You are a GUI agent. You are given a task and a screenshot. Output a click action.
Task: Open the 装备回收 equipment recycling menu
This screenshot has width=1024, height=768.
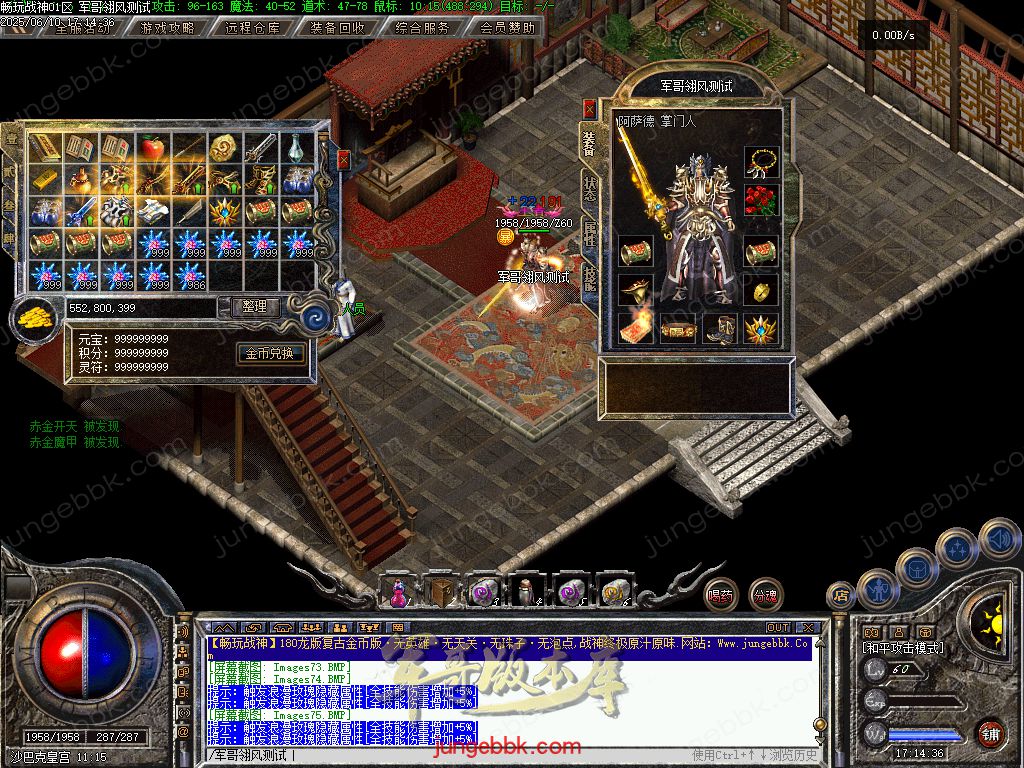pyautogui.click(x=337, y=28)
